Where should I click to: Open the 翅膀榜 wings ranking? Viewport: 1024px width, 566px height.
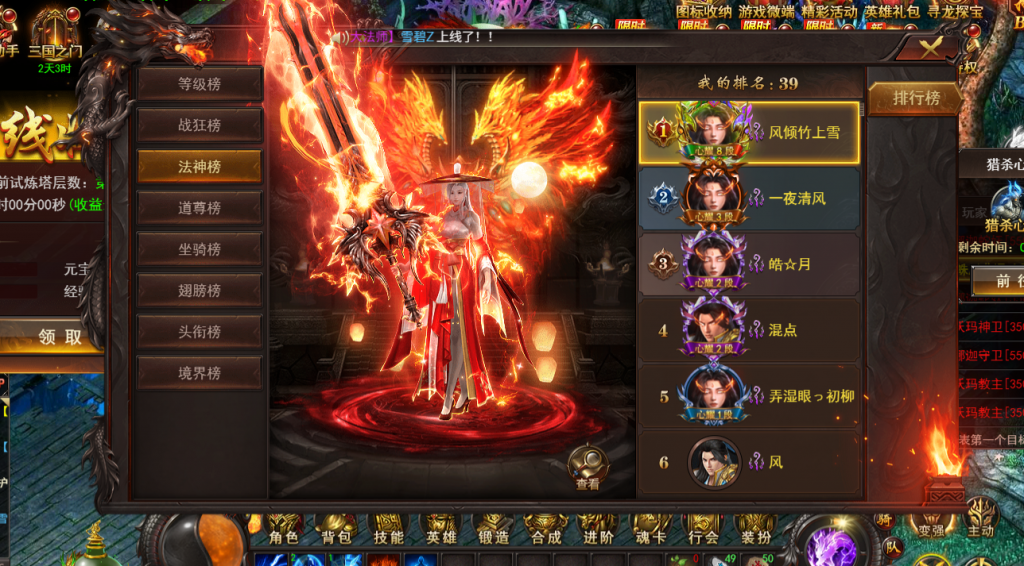click(x=199, y=291)
